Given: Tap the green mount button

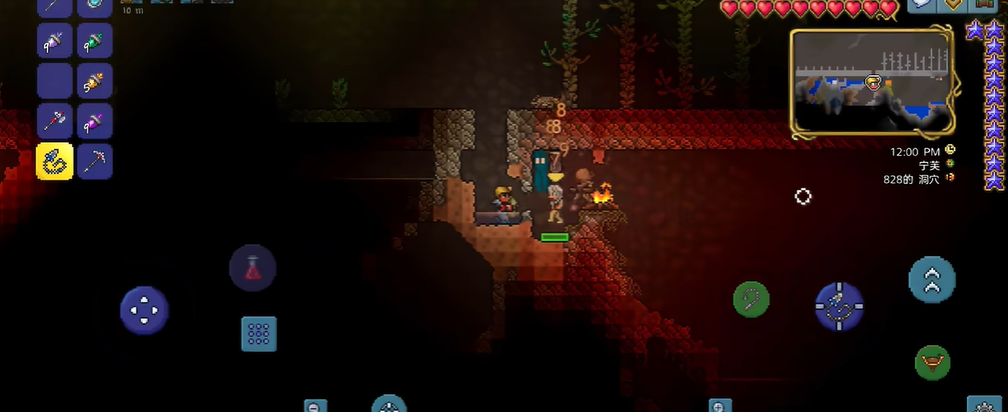Looking at the screenshot, I should point(932,362).
